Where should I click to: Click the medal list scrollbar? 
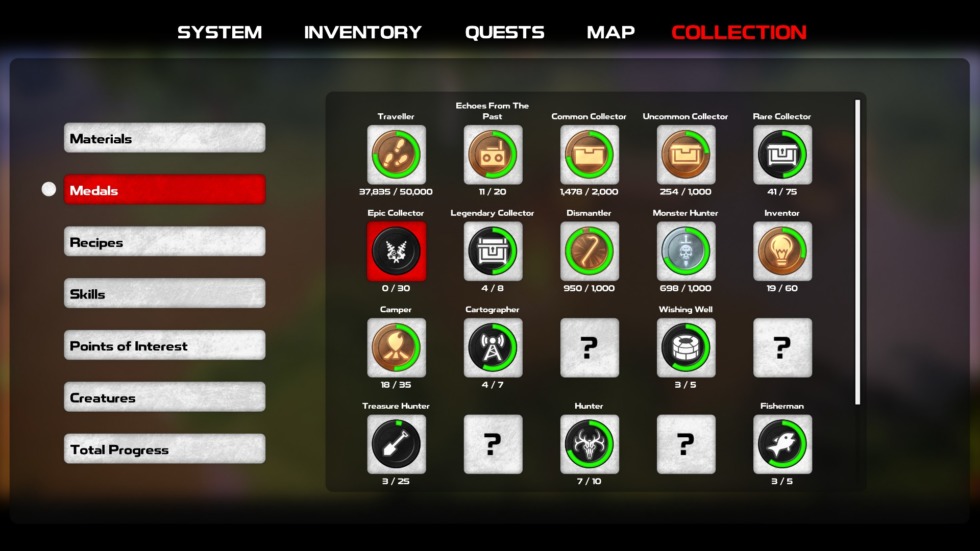857,250
